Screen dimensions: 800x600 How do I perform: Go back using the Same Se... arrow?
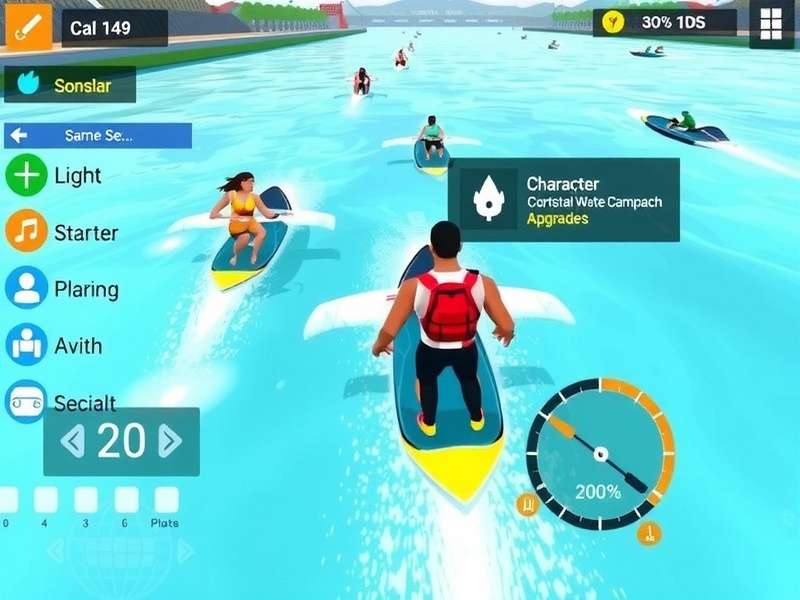pos(19,135)
